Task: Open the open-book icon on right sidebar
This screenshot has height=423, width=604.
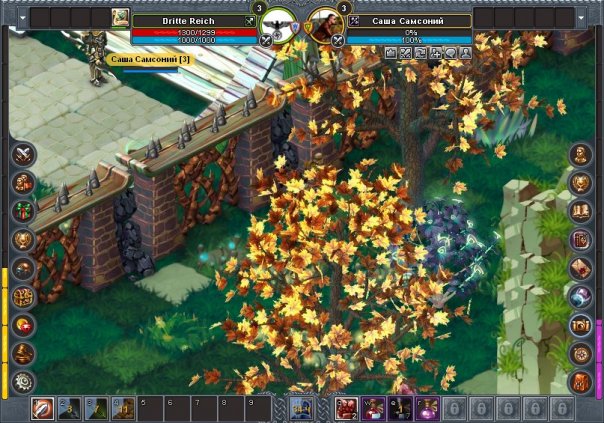Action: (580, 211)
